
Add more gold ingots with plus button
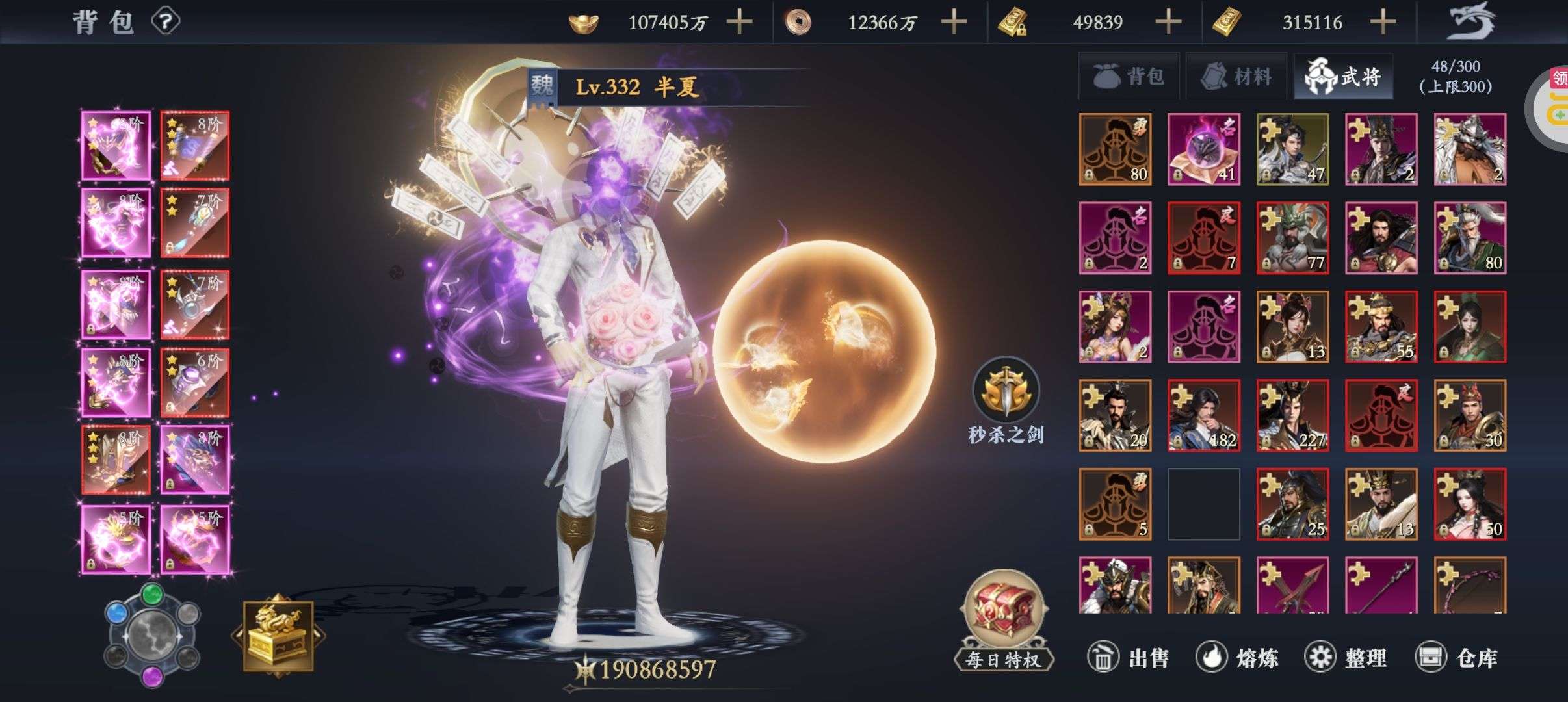(x=739, y=22)
